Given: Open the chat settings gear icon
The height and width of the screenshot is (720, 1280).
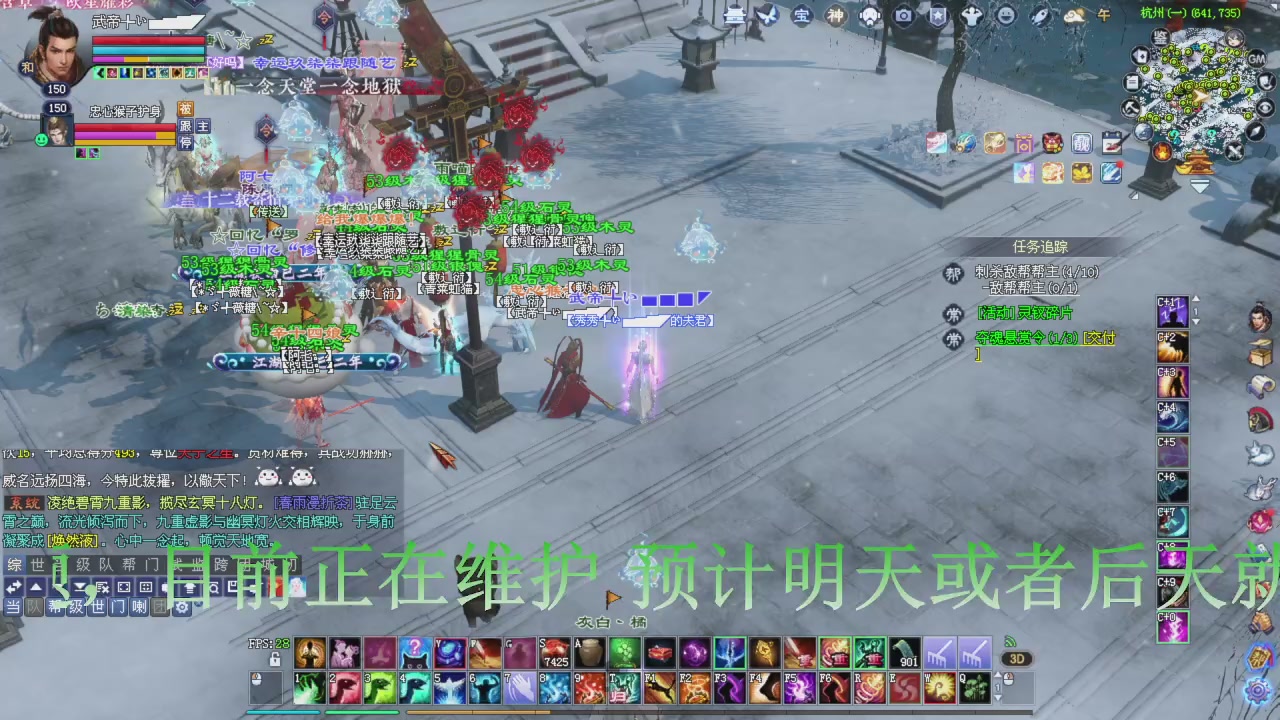Looking at the screenshot, I should tap(184, 607).
